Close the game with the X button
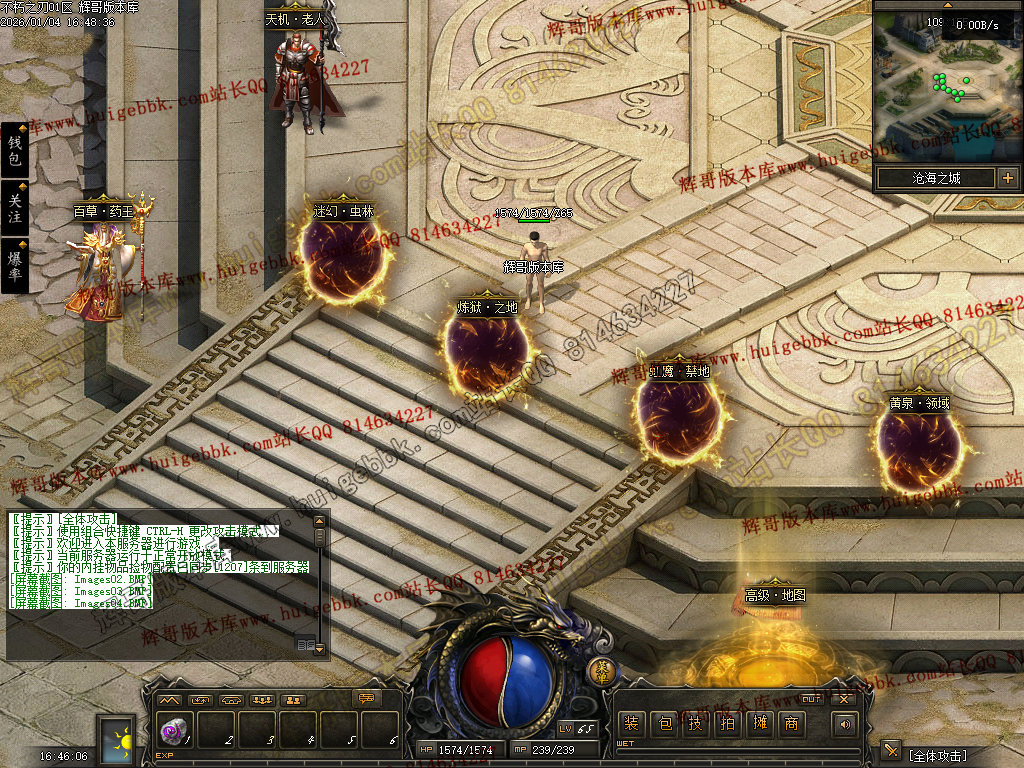Image resolution: width=1024 pixels, height=768 pixels. tap(844, 698)
